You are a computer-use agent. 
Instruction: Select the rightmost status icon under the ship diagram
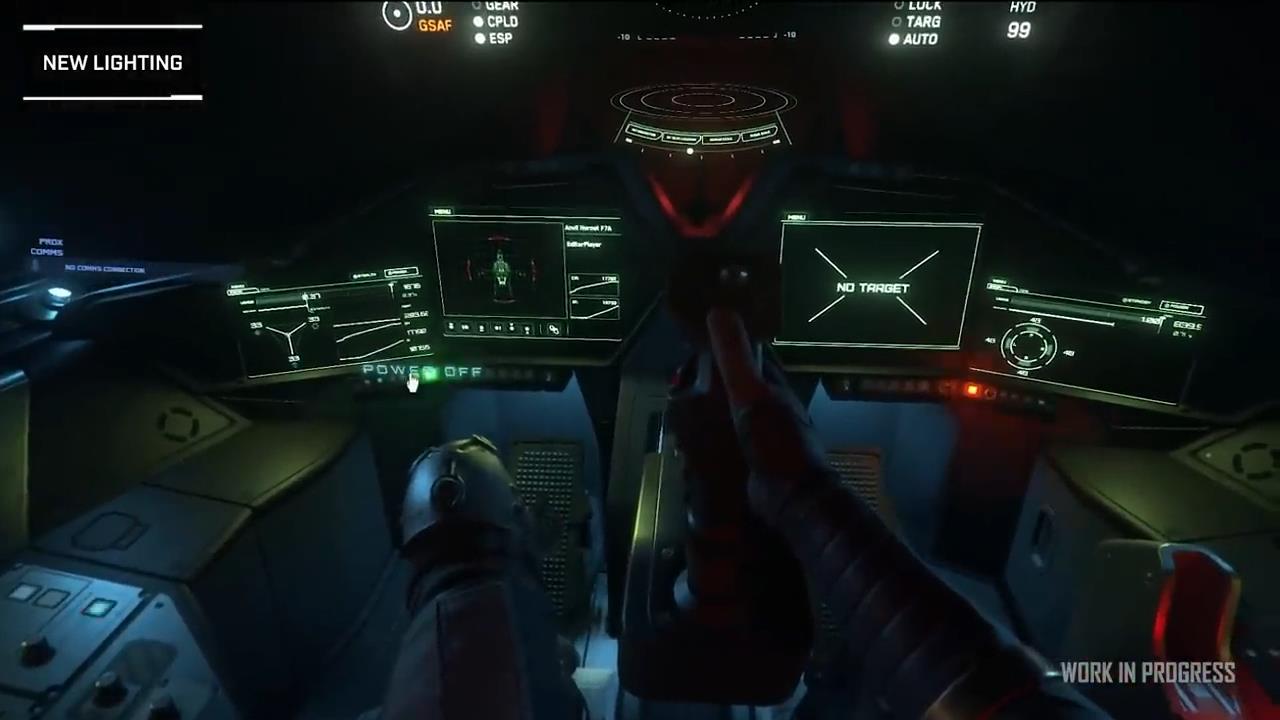pos(527,327)
